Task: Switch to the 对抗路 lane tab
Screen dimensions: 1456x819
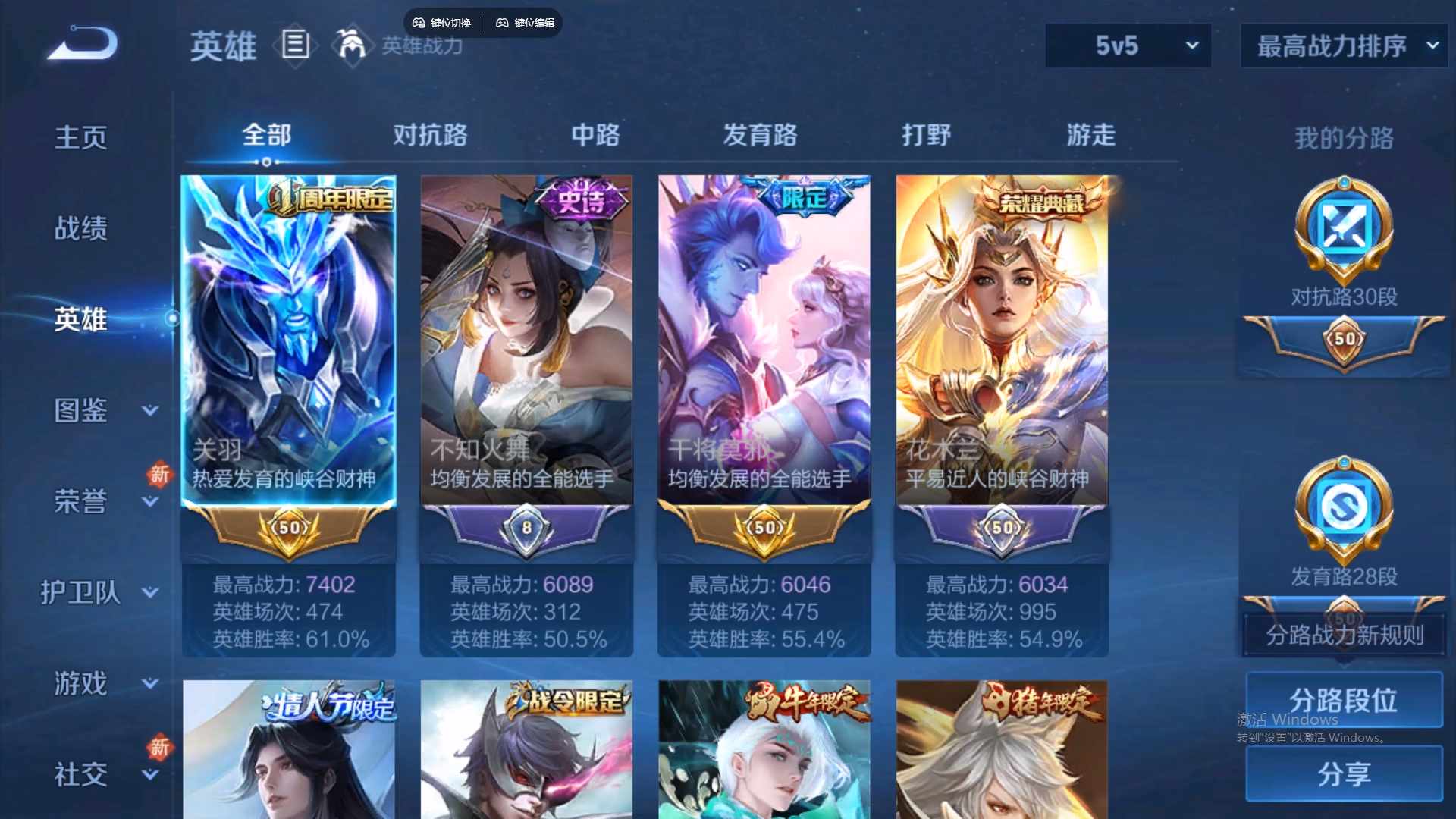Action: [430, 135]
